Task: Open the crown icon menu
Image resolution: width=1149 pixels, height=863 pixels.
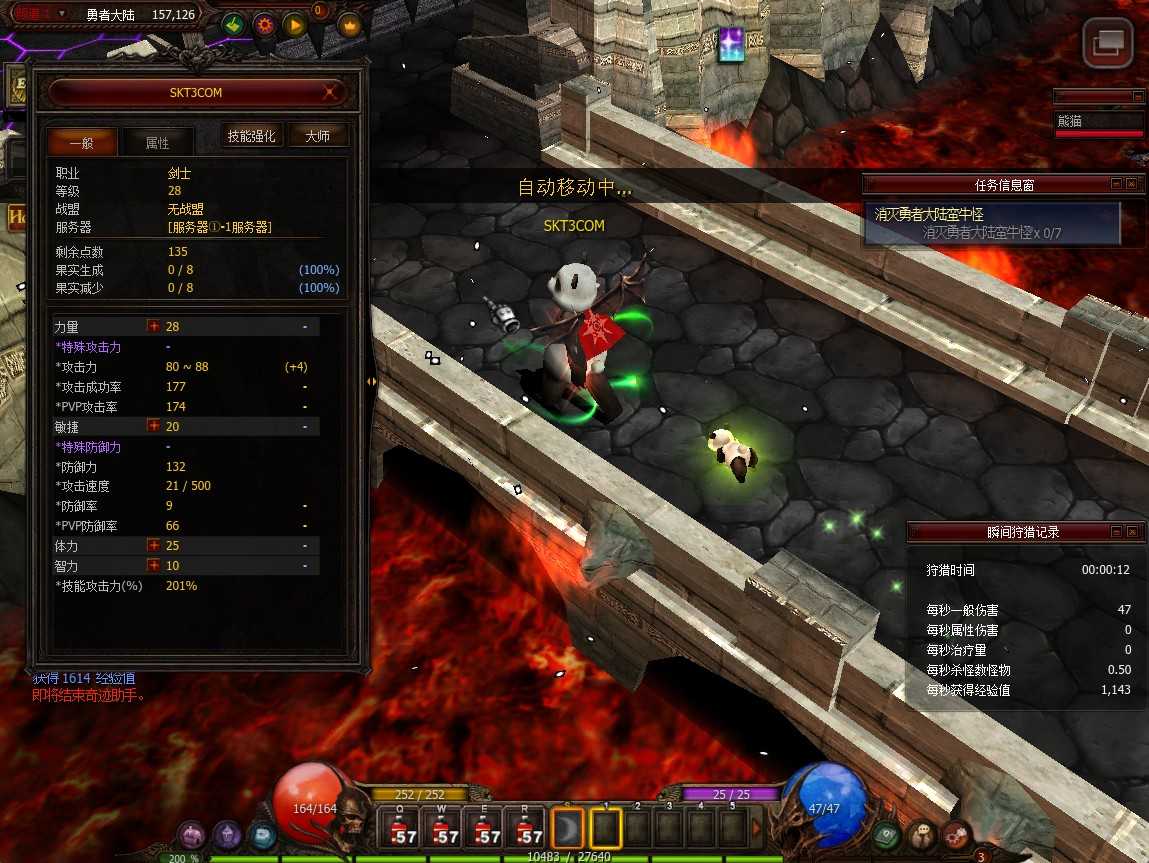Action: click(349, 25)
